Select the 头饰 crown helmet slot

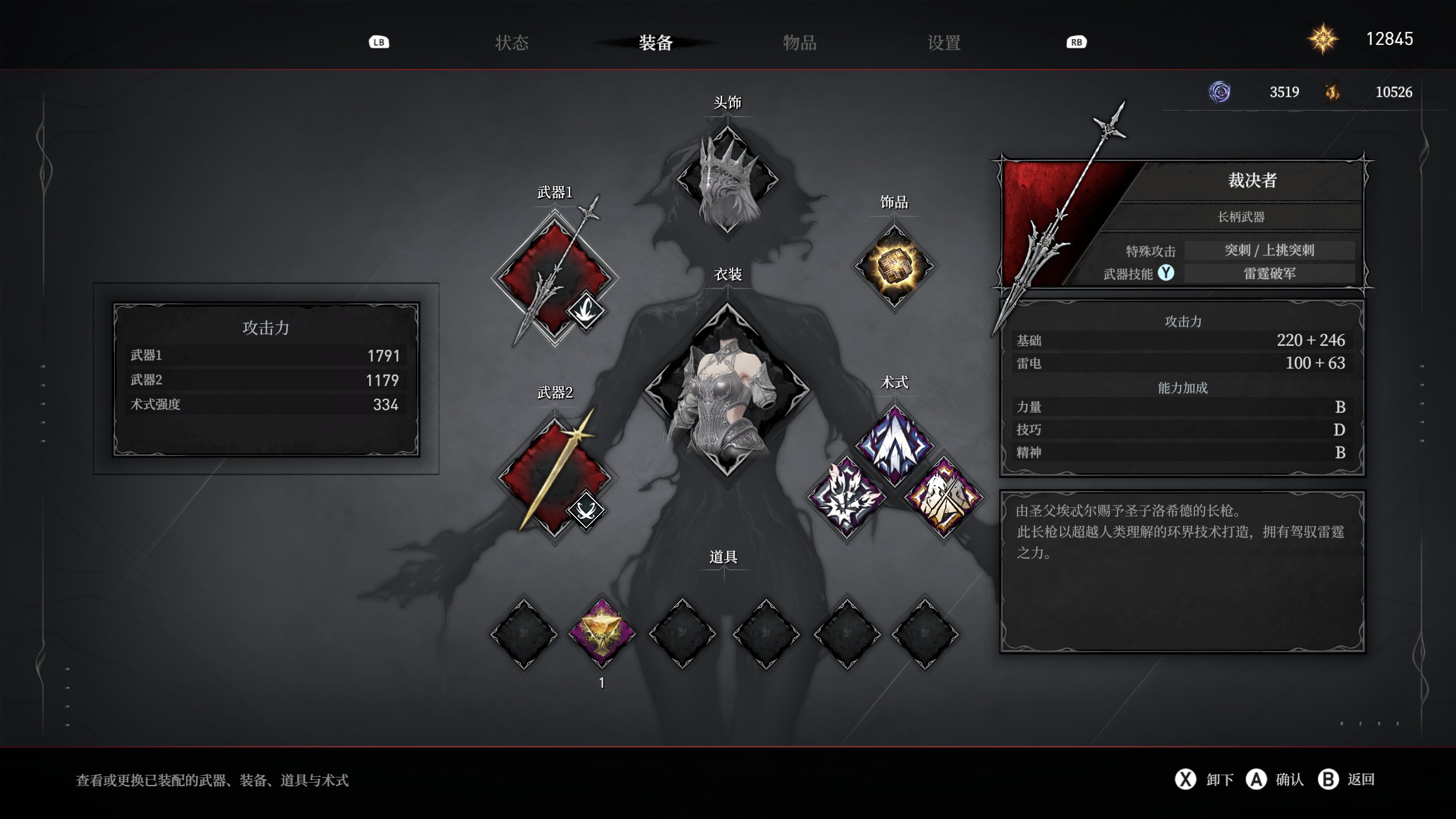[x=727, y=179]
